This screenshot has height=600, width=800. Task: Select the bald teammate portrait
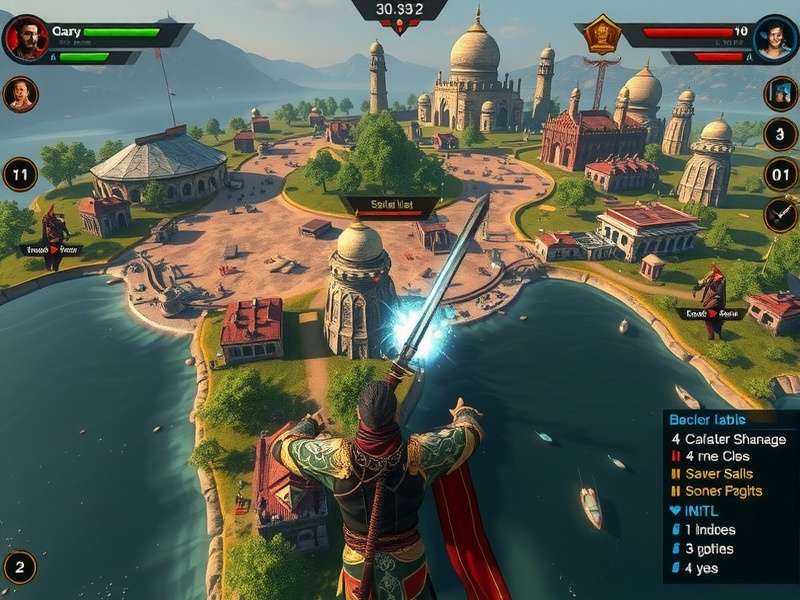(20, 94)
